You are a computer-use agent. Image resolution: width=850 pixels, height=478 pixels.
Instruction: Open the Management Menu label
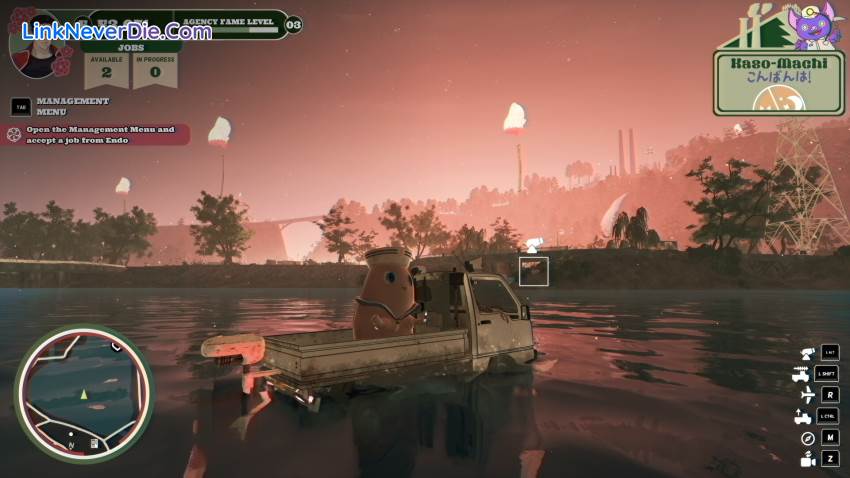(x=72, y=106)
